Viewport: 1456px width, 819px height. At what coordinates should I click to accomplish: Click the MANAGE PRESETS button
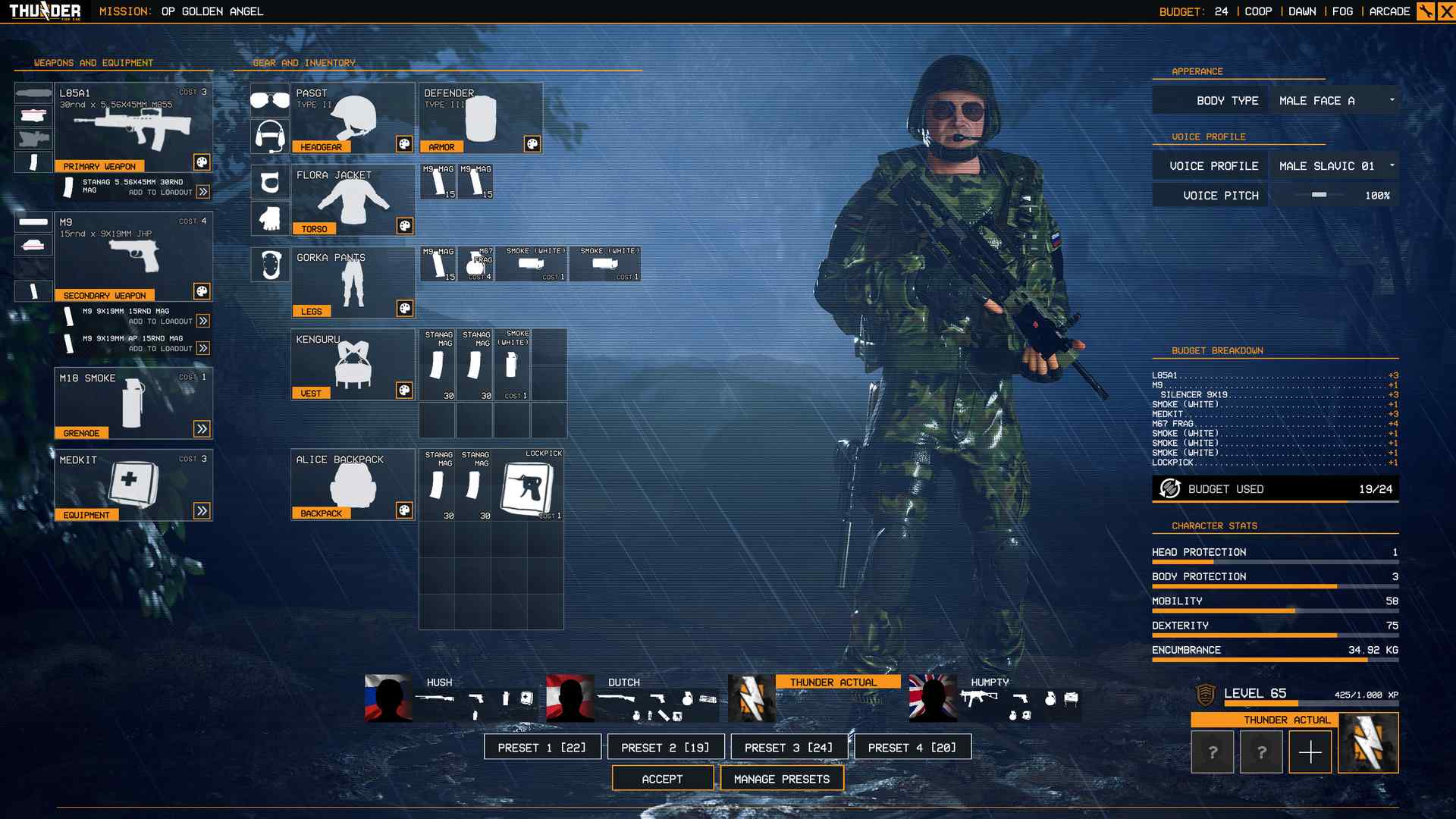[782, 778]
